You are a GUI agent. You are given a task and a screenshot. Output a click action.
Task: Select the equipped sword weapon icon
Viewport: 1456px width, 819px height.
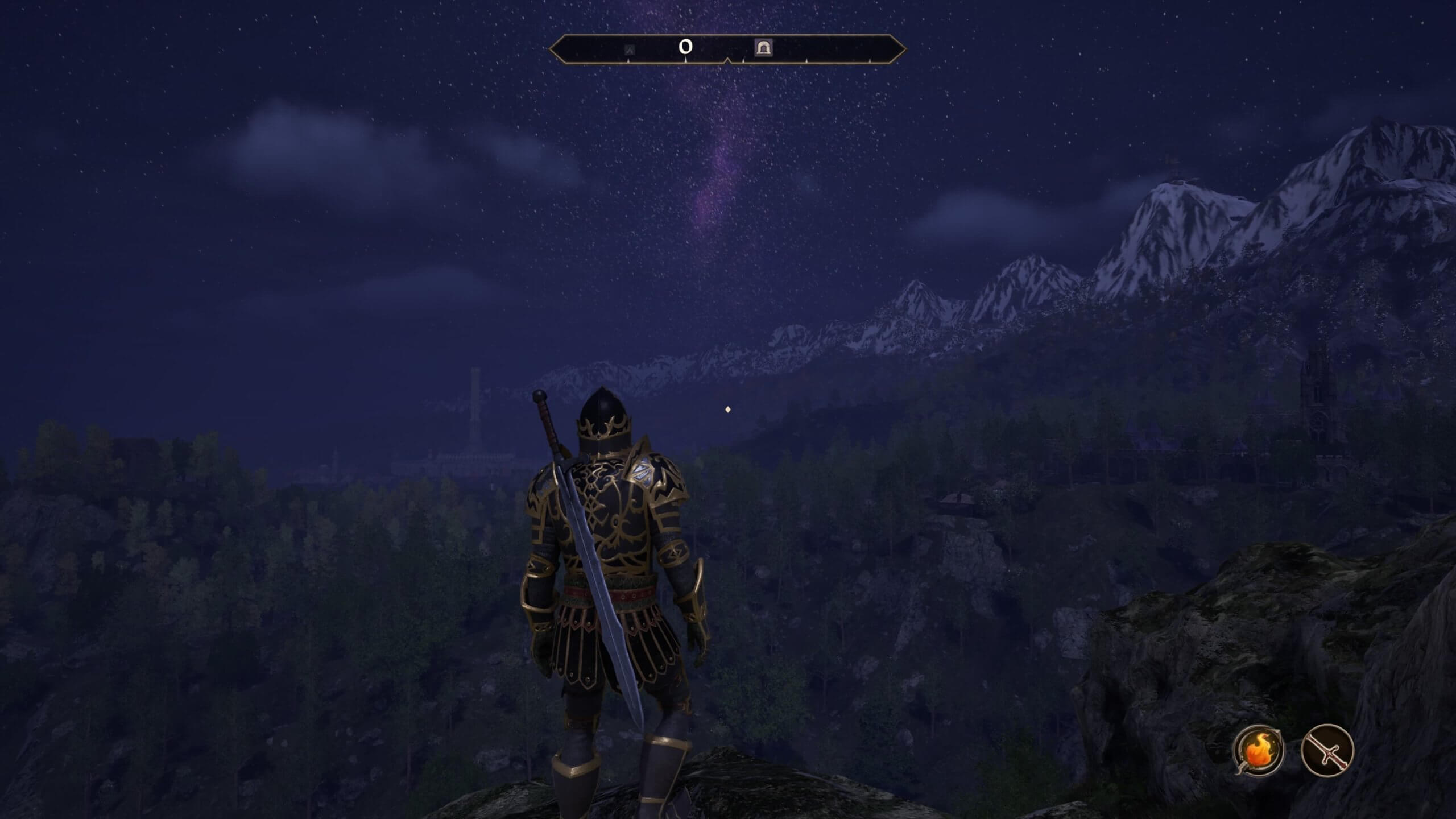coord(1327,750)
